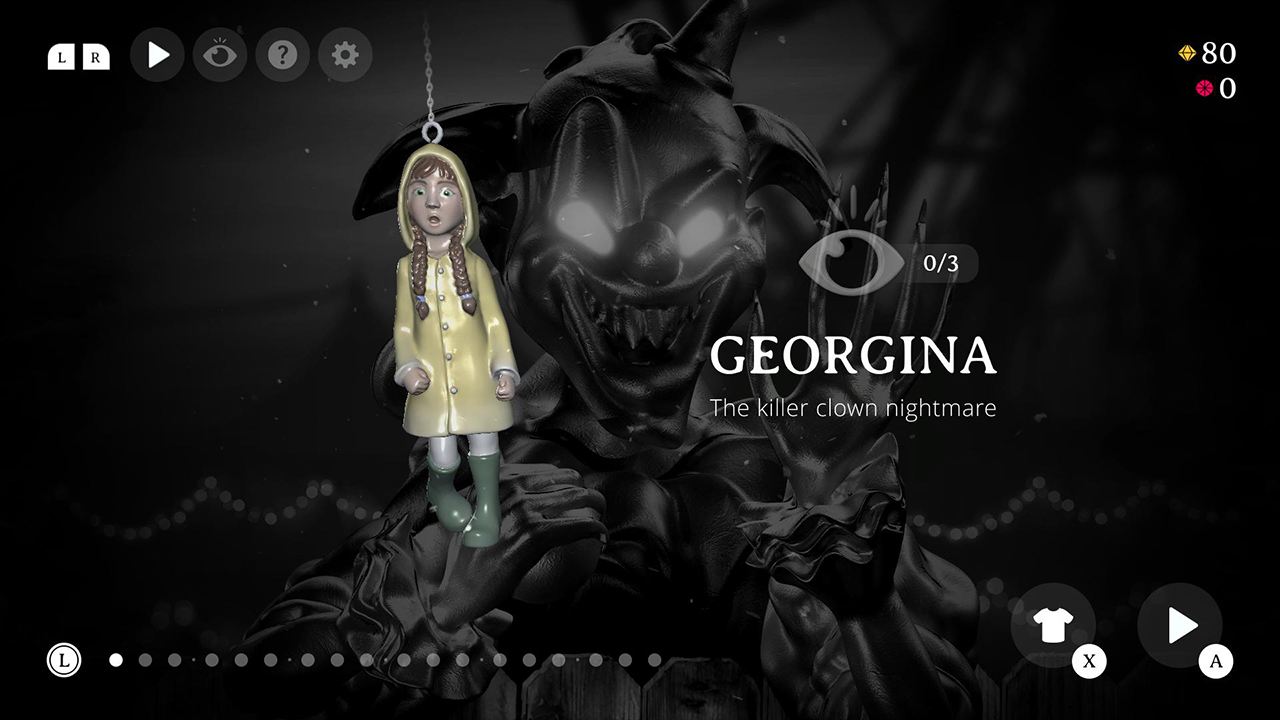Click the R shoulder button indicator
The height and width of the screenshot is (720, 1280).
coord(95,58)
